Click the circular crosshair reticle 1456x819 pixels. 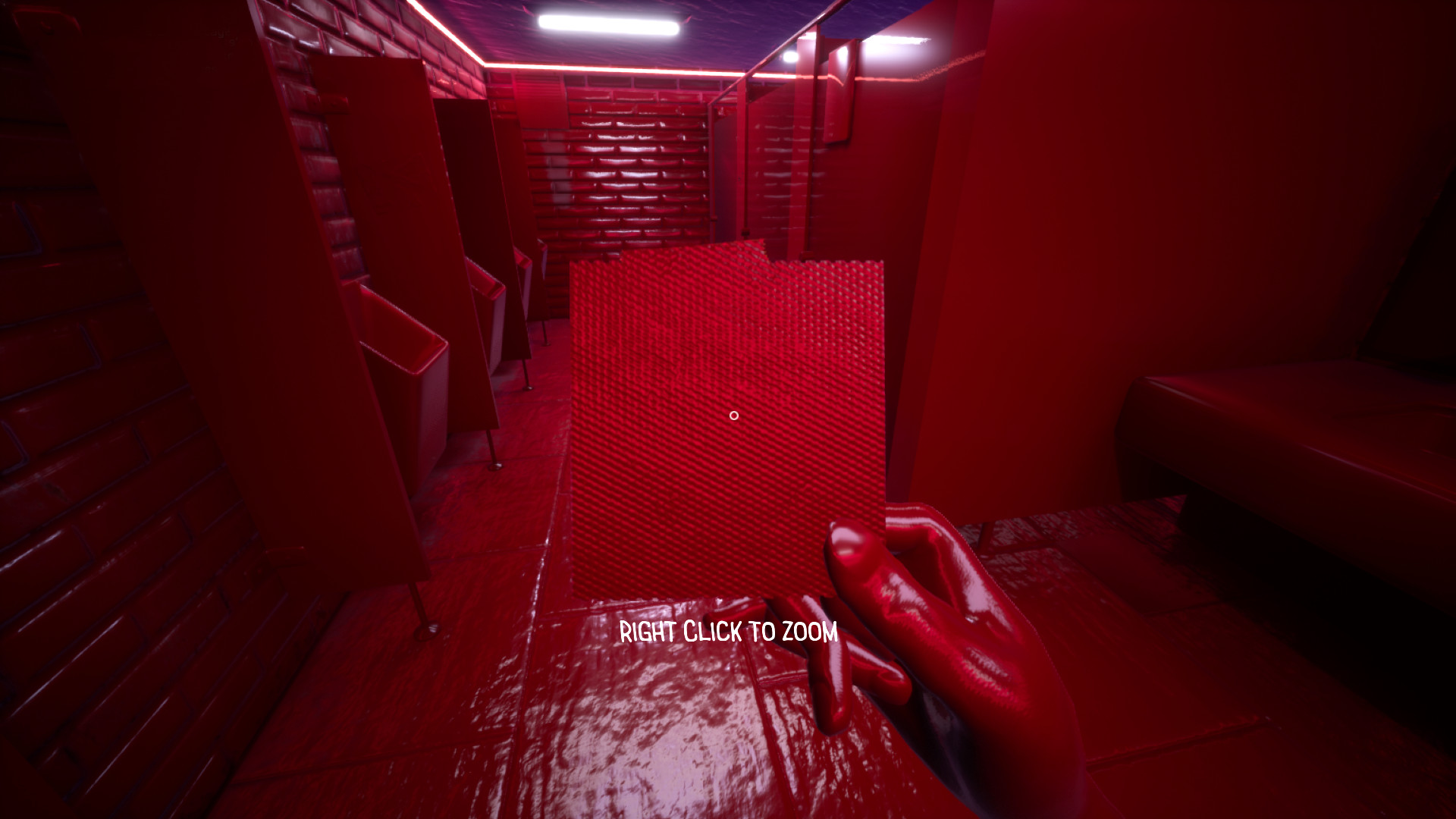point(733,416)
